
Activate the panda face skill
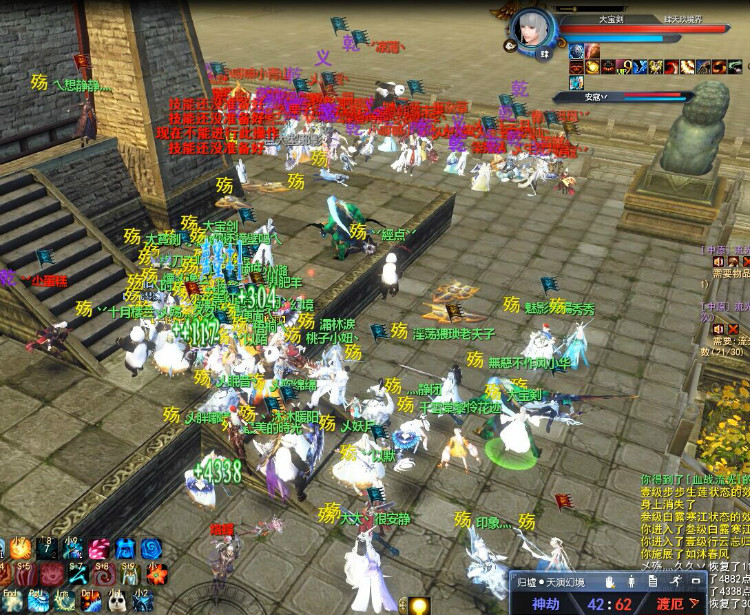[x=115, y=600]
